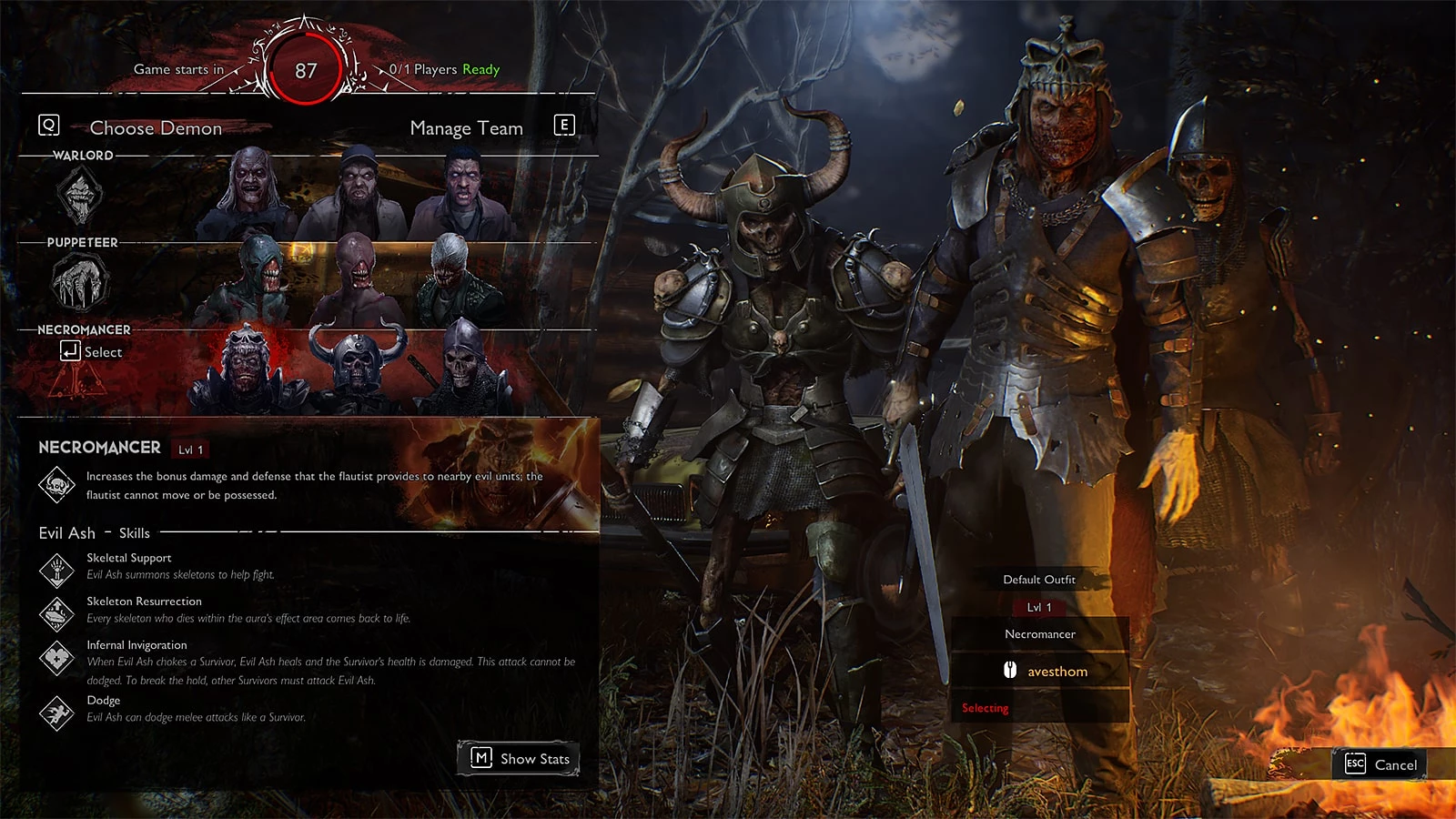1456x819 pixels.
Task: Select the Skeleton Resurrection skill icon
Action: click(56, 613)
